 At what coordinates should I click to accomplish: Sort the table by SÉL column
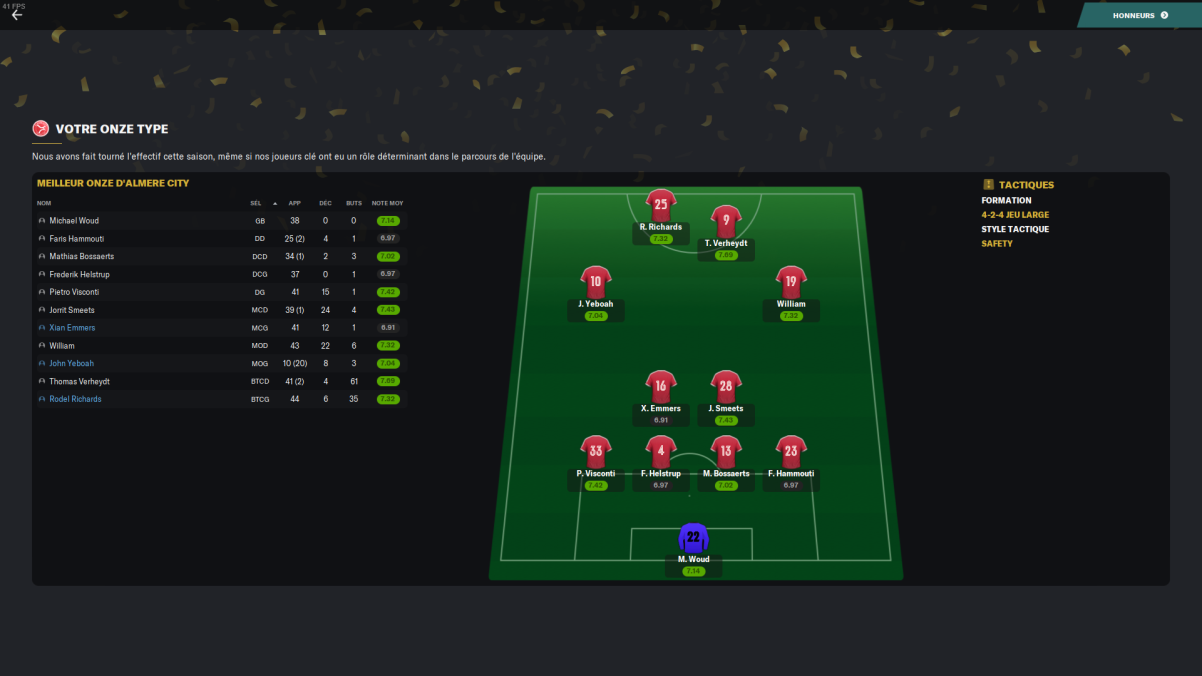pos(256,203)
